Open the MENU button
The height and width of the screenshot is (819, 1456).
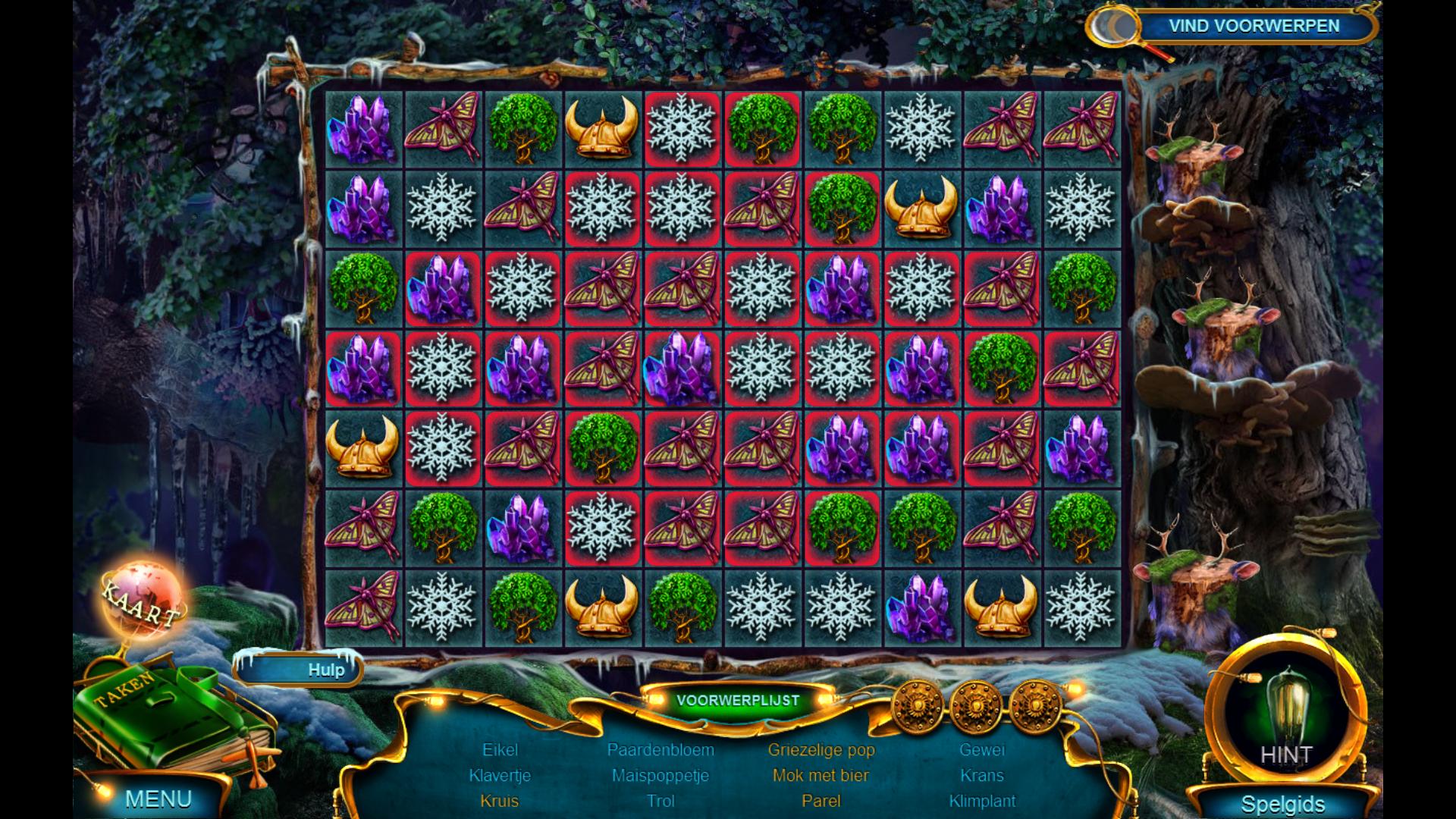point(158,799)
